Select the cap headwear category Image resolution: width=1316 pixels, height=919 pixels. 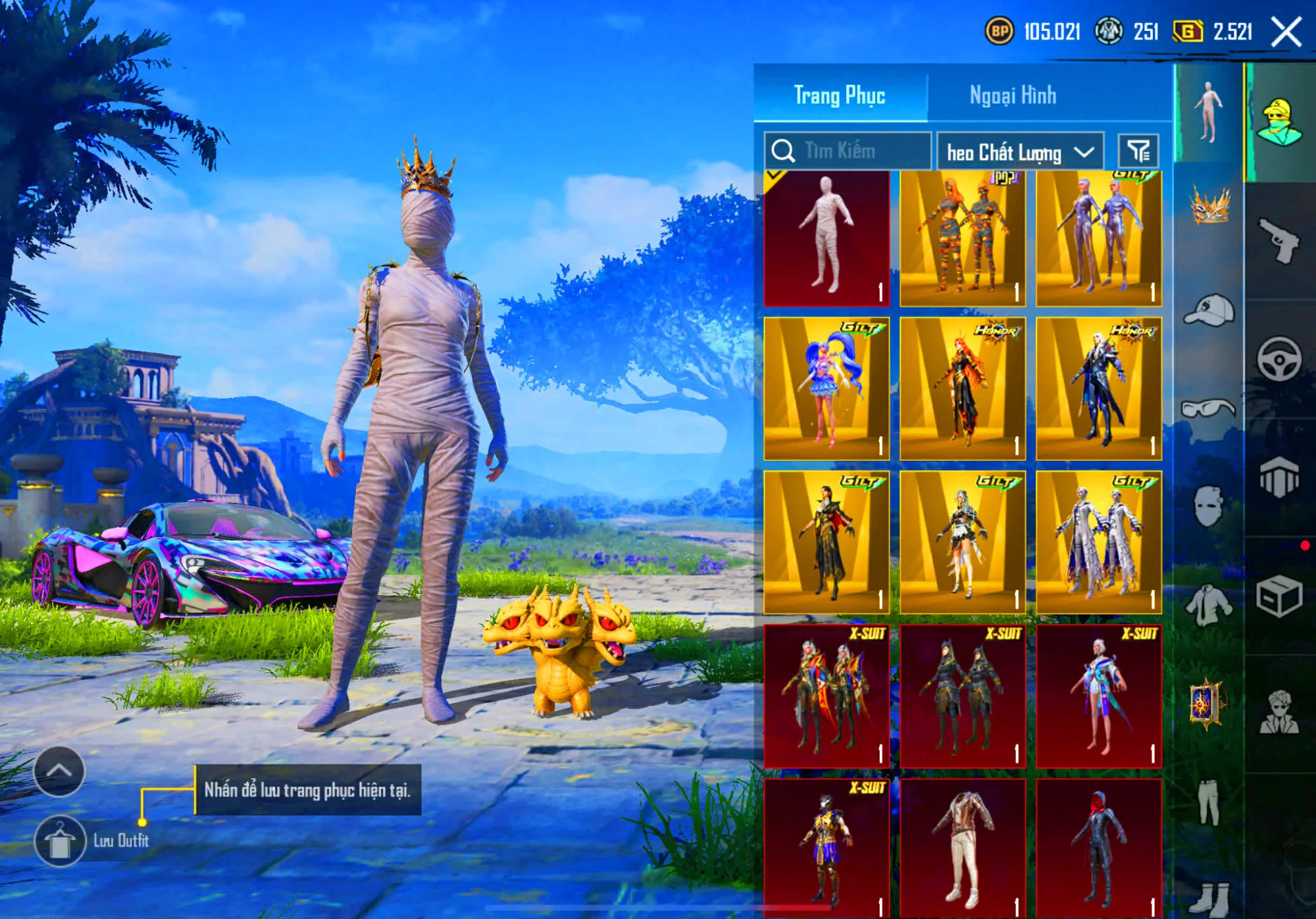point(1209,310)
